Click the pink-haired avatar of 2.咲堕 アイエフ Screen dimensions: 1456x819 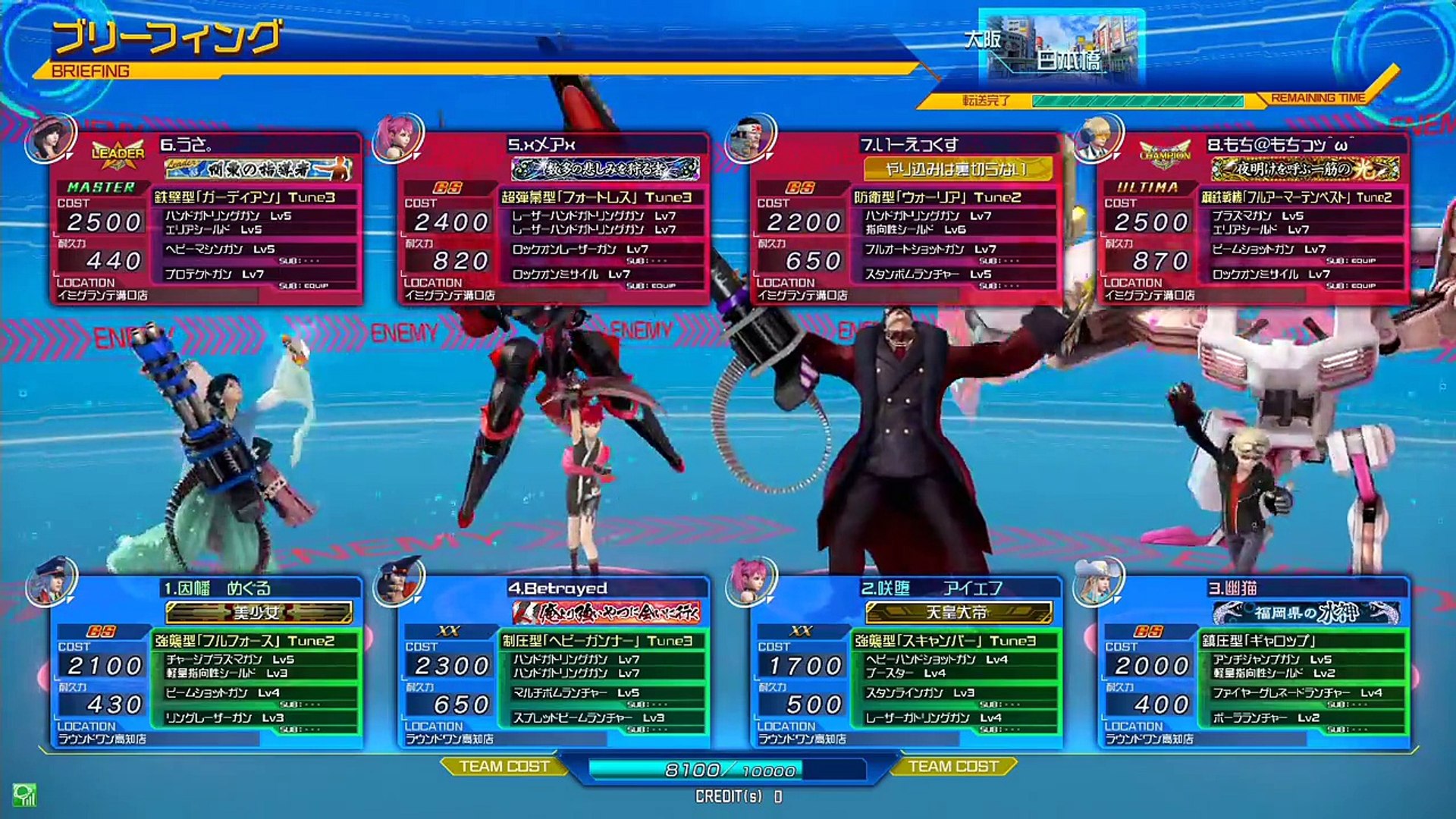(x=749, y=582)
